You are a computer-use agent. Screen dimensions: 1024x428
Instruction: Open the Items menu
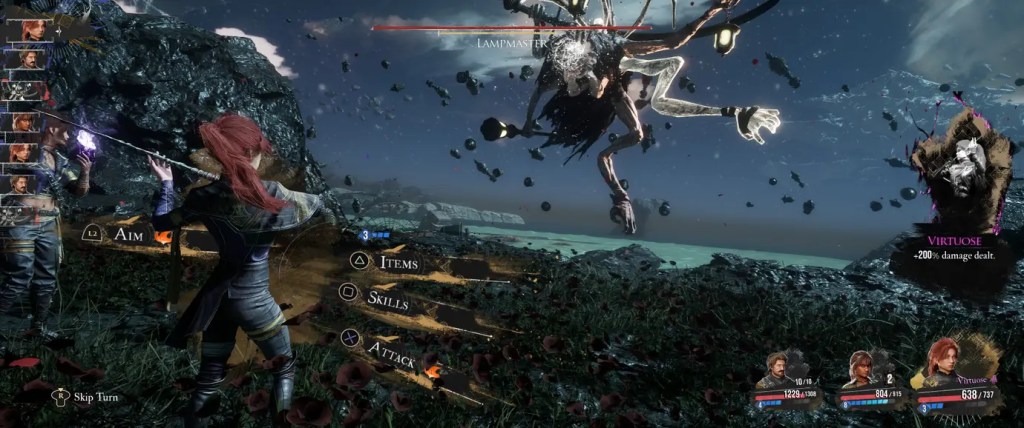pyautogui.click(x=398, y=262)
